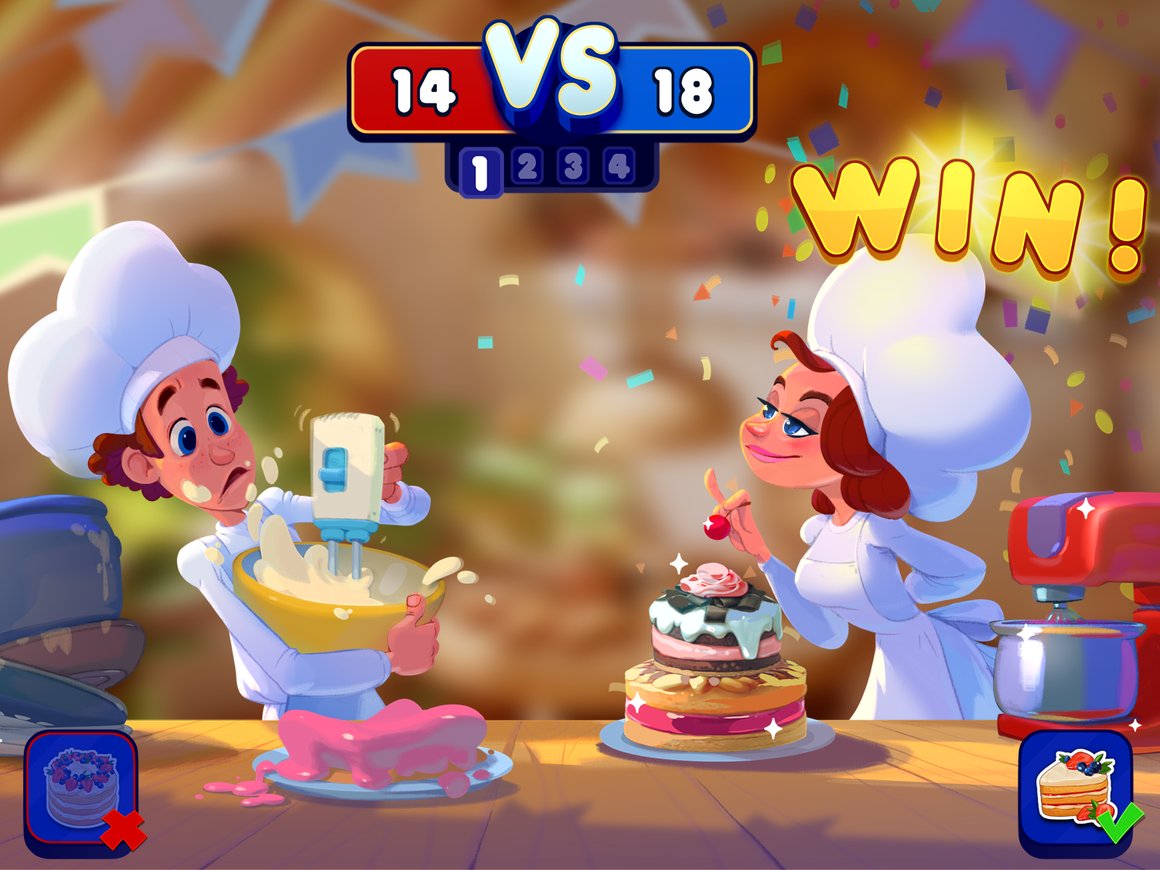The height and width of the screenshot is (870, 1160).
Task: Select the round 1 indicator
Action: pyautogui.click(x=480, y=172)
